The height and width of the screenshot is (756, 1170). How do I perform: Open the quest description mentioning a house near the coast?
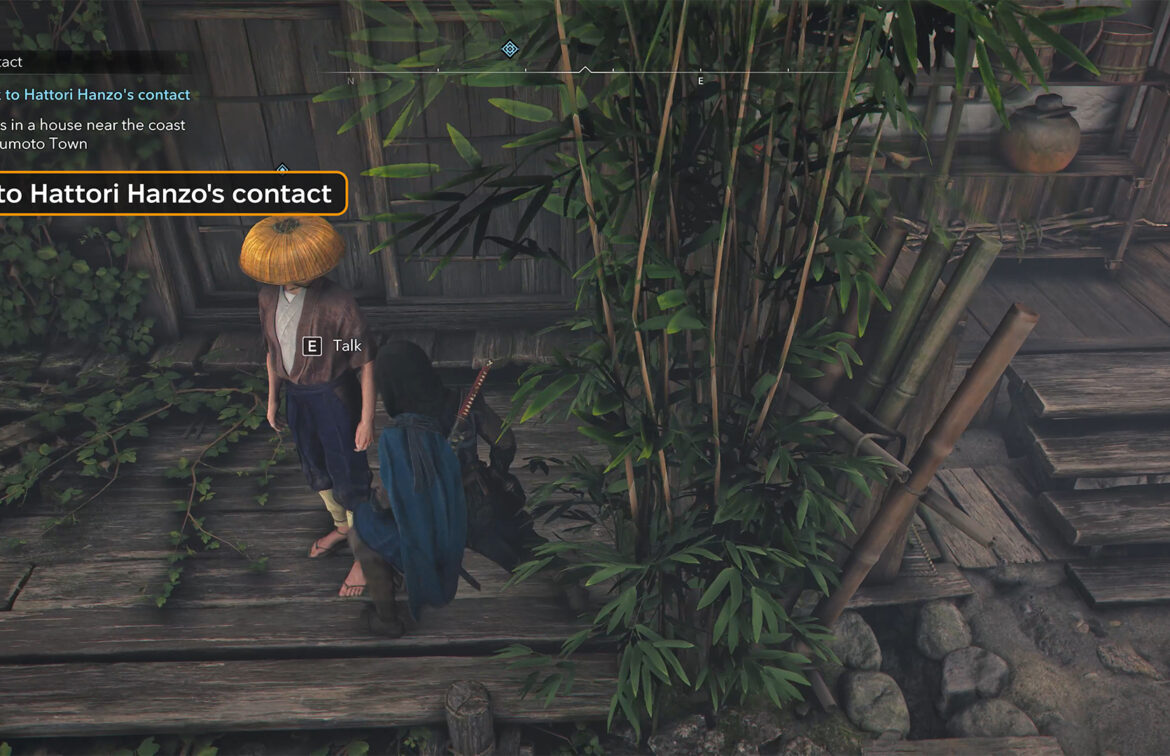point(93,134)
